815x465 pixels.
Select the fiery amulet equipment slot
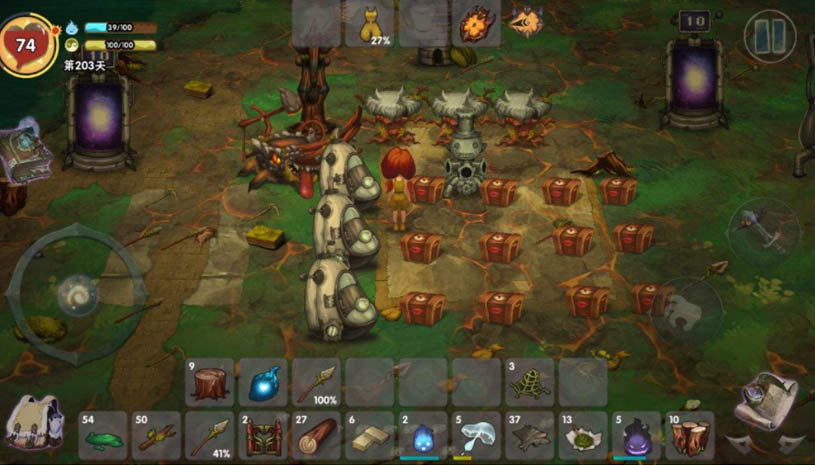pos(477,23)
